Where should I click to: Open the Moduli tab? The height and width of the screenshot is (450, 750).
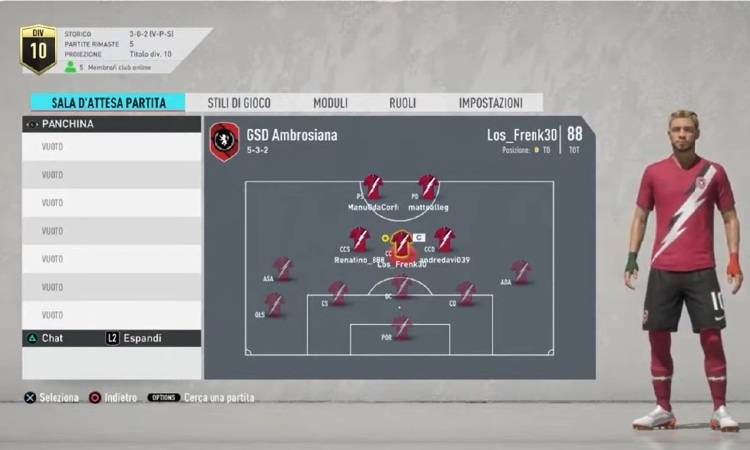coord(330,103)
